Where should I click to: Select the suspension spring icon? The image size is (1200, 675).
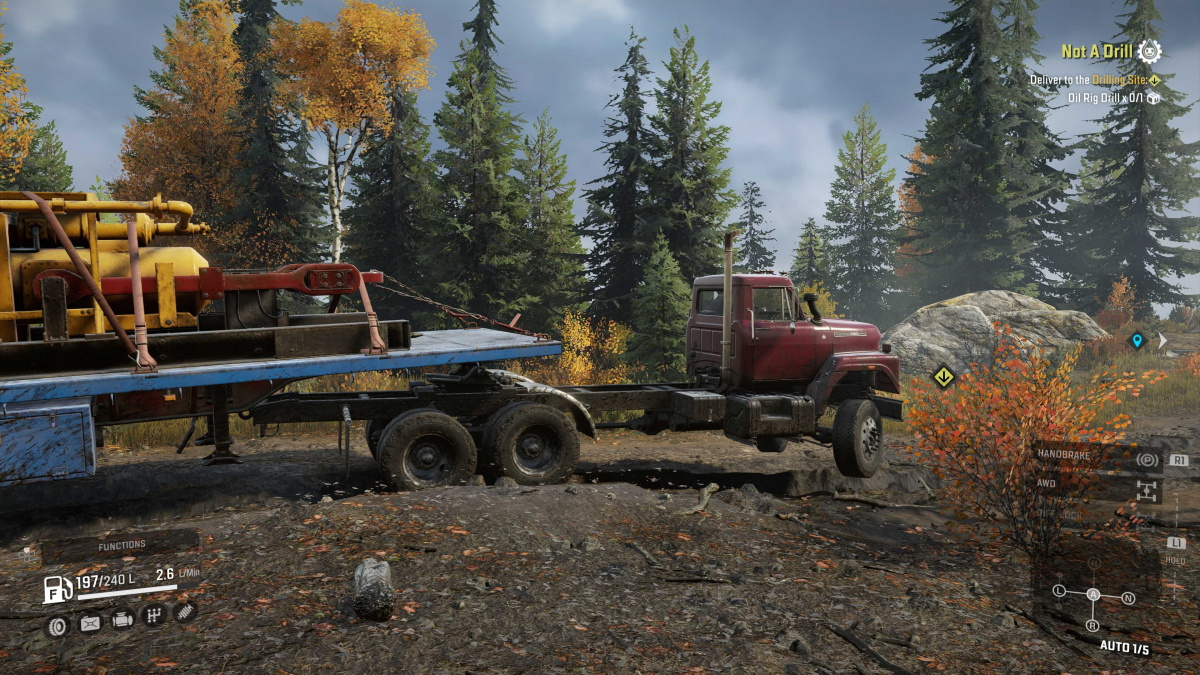pyautogui.click(x=184, y=611)
